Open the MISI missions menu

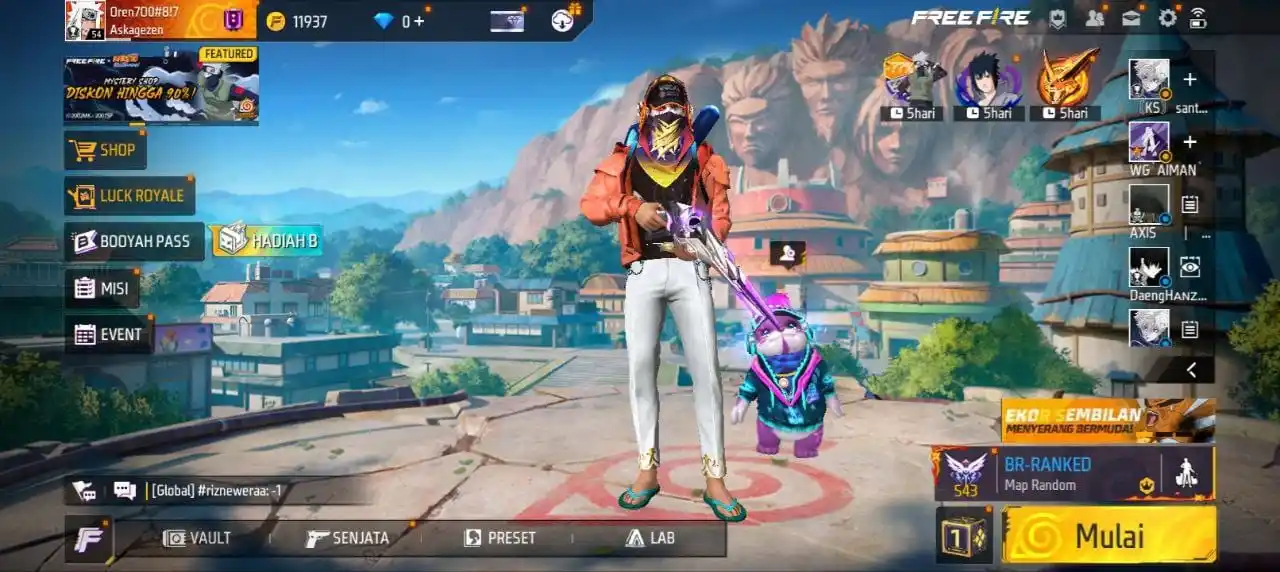pos(103,288)
